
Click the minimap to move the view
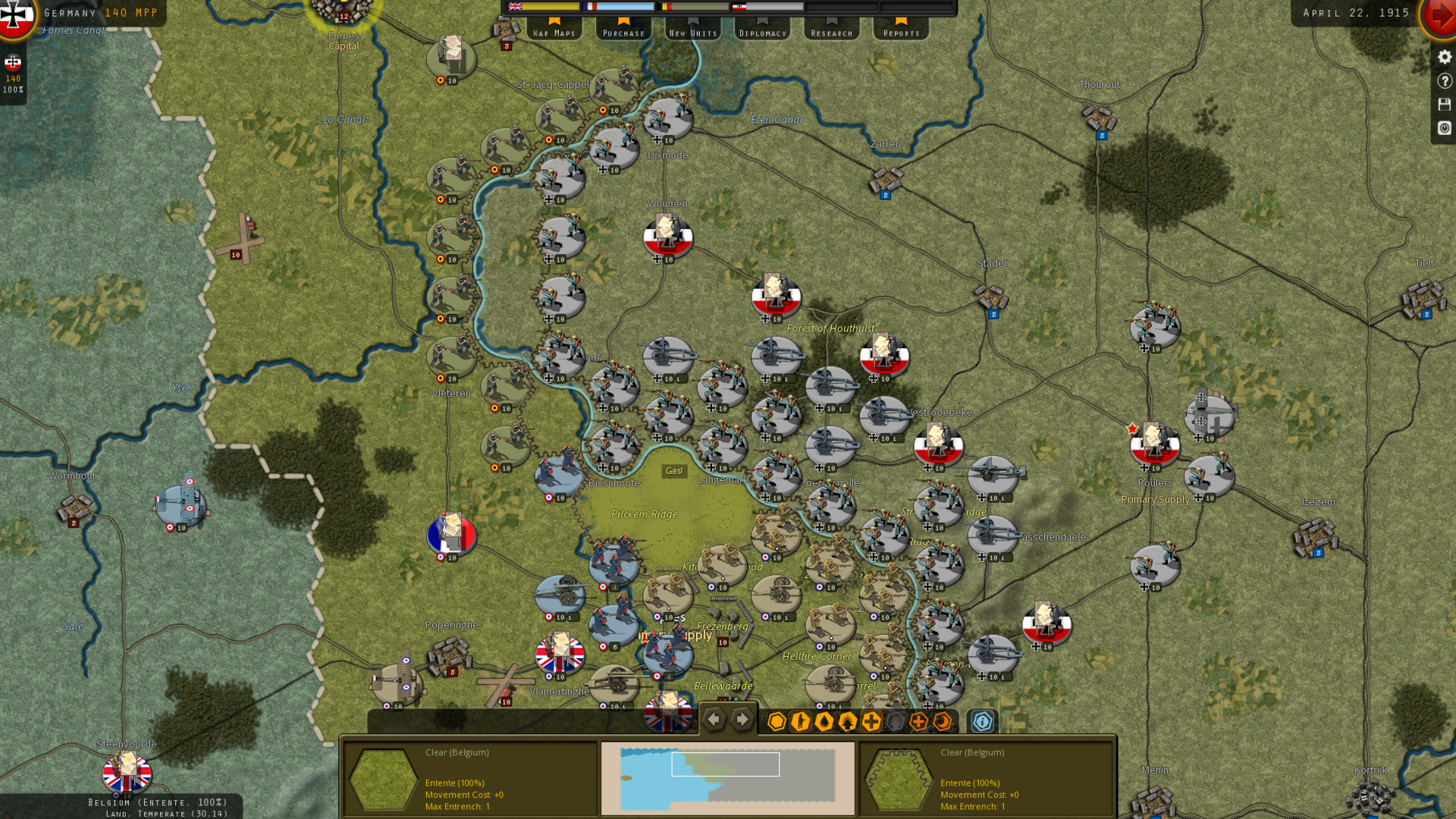727,777
